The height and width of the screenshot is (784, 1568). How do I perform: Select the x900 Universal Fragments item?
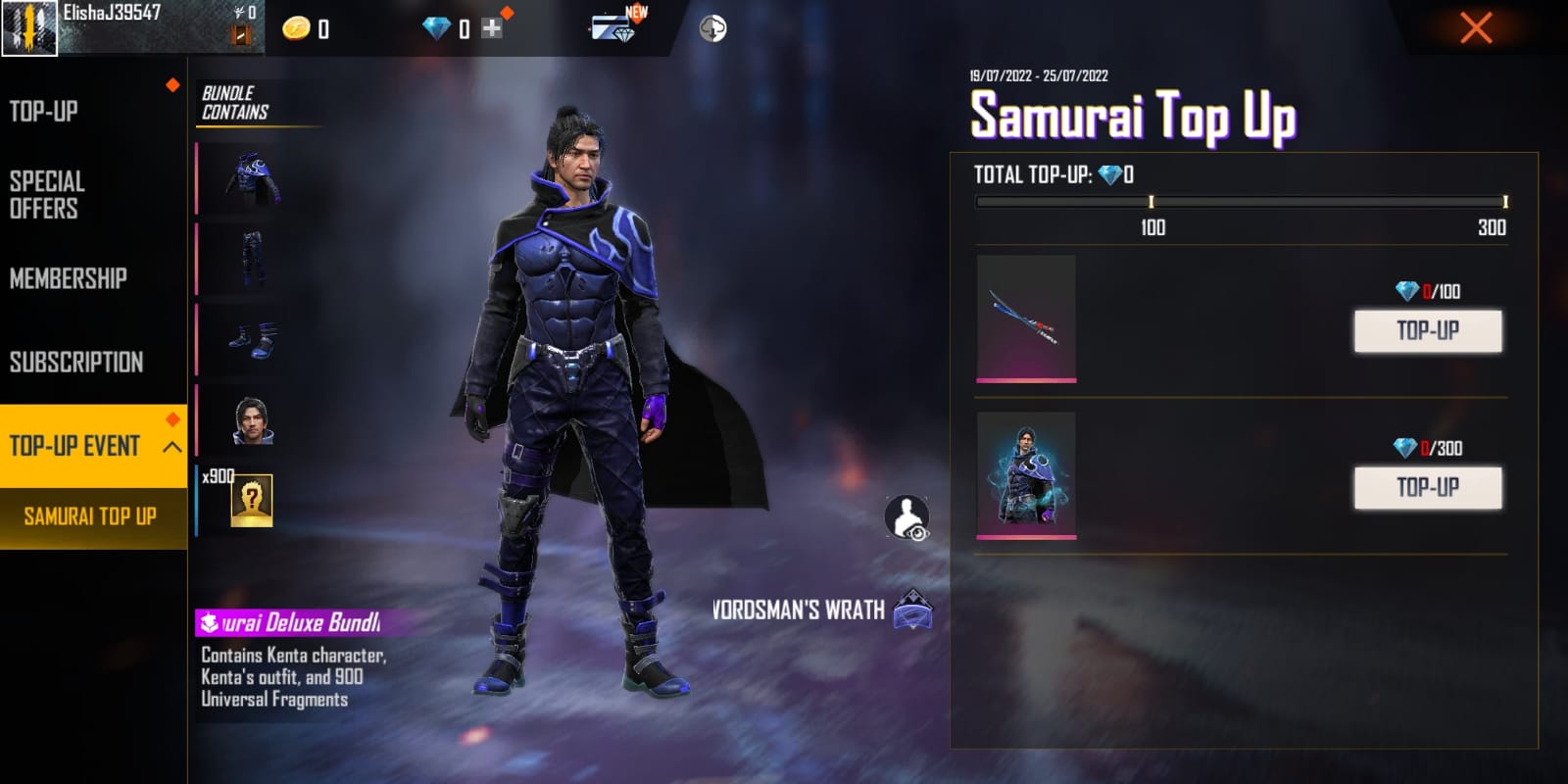click(250, 501)
